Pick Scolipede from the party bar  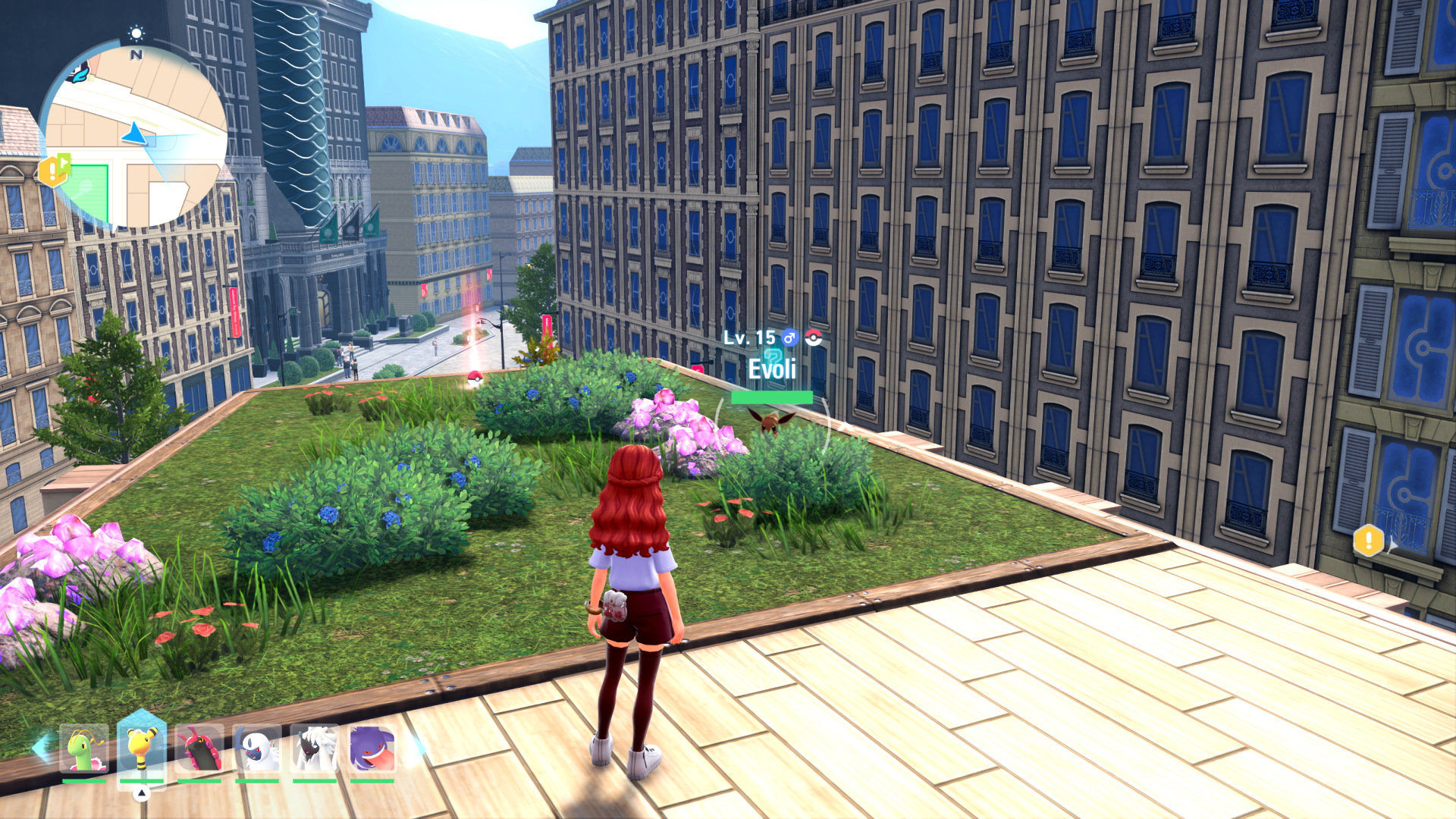(199, 749)
